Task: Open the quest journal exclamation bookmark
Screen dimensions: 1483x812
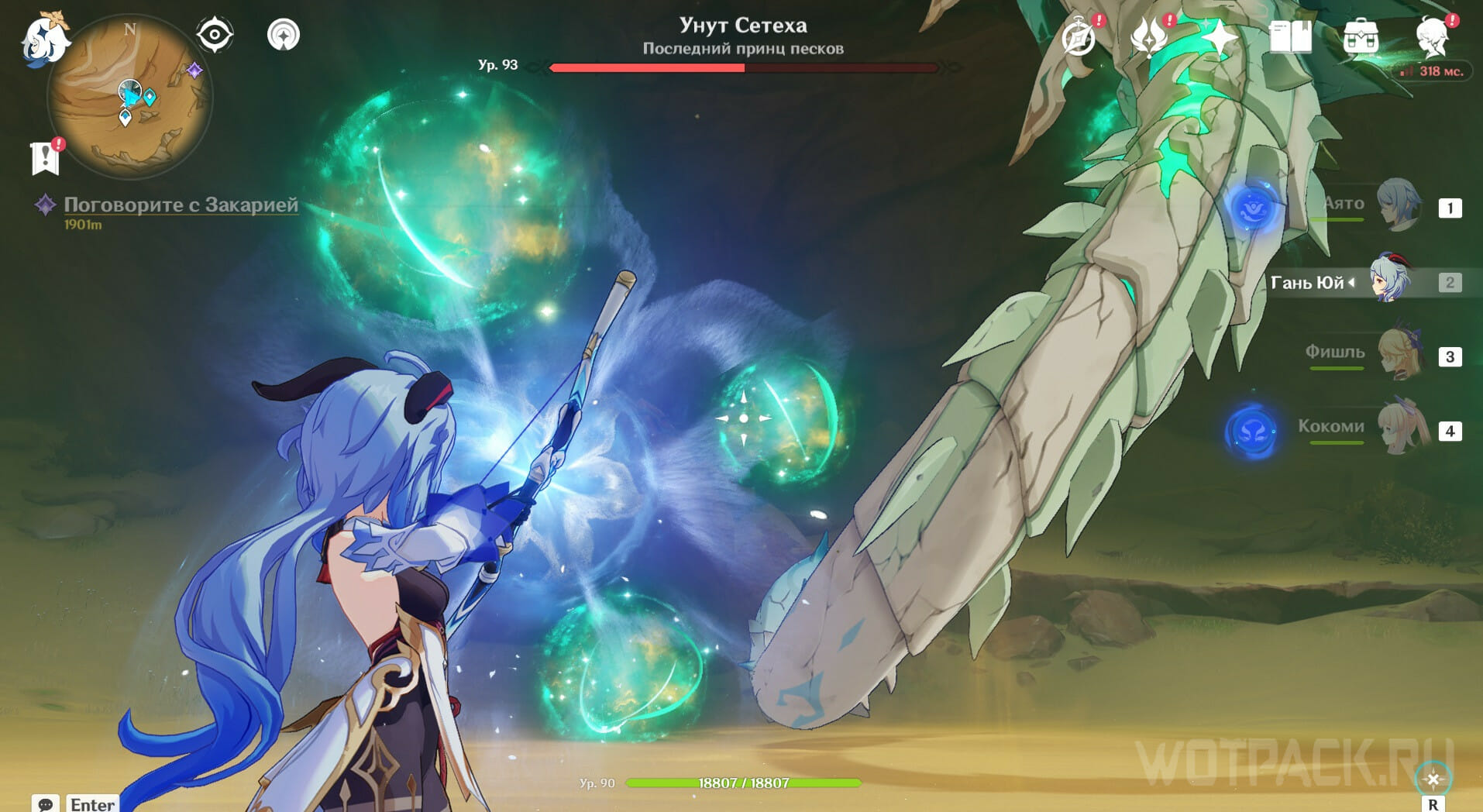Action: (46, 157)
